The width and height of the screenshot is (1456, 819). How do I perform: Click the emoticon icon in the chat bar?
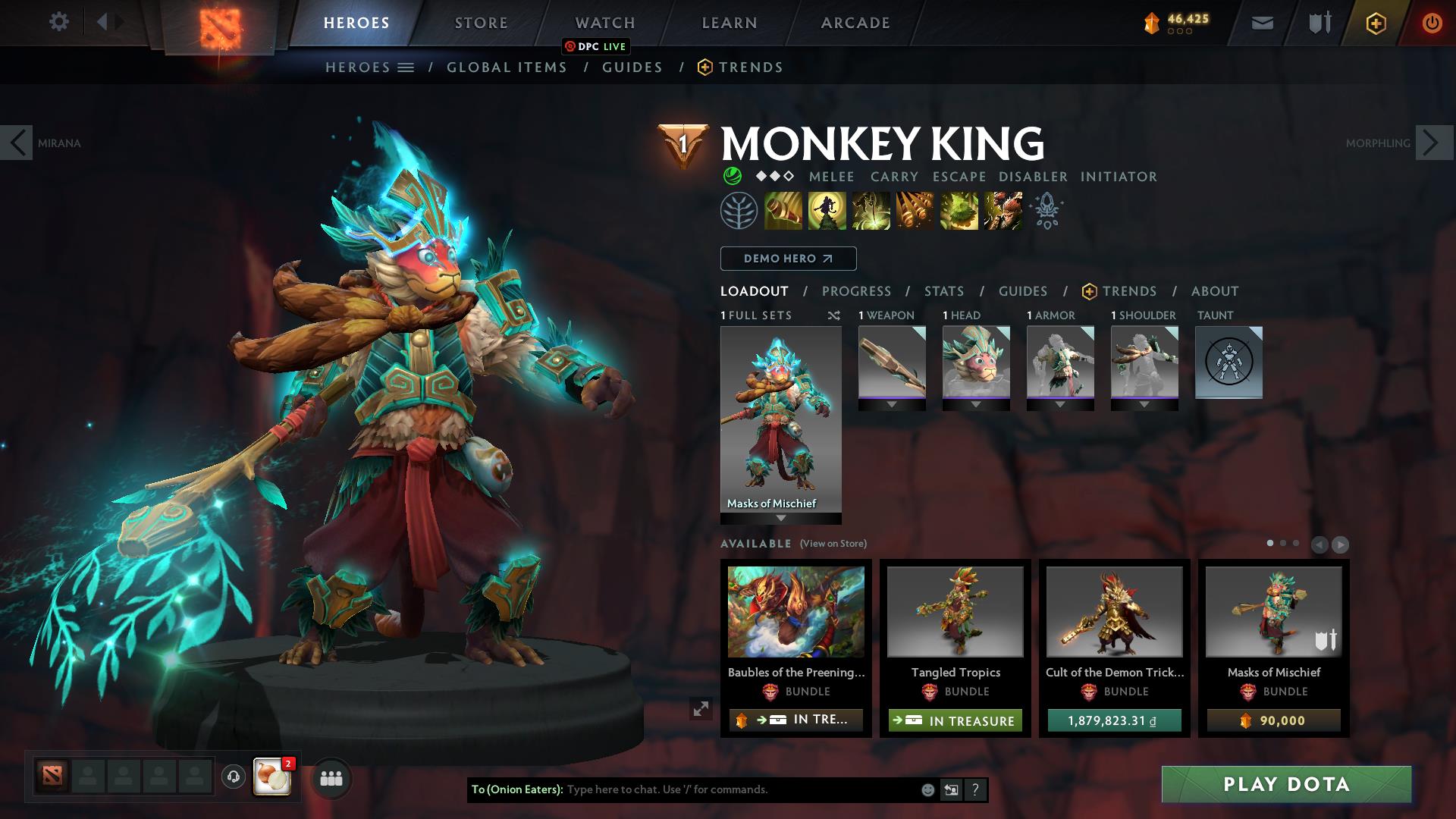(927, 789)
